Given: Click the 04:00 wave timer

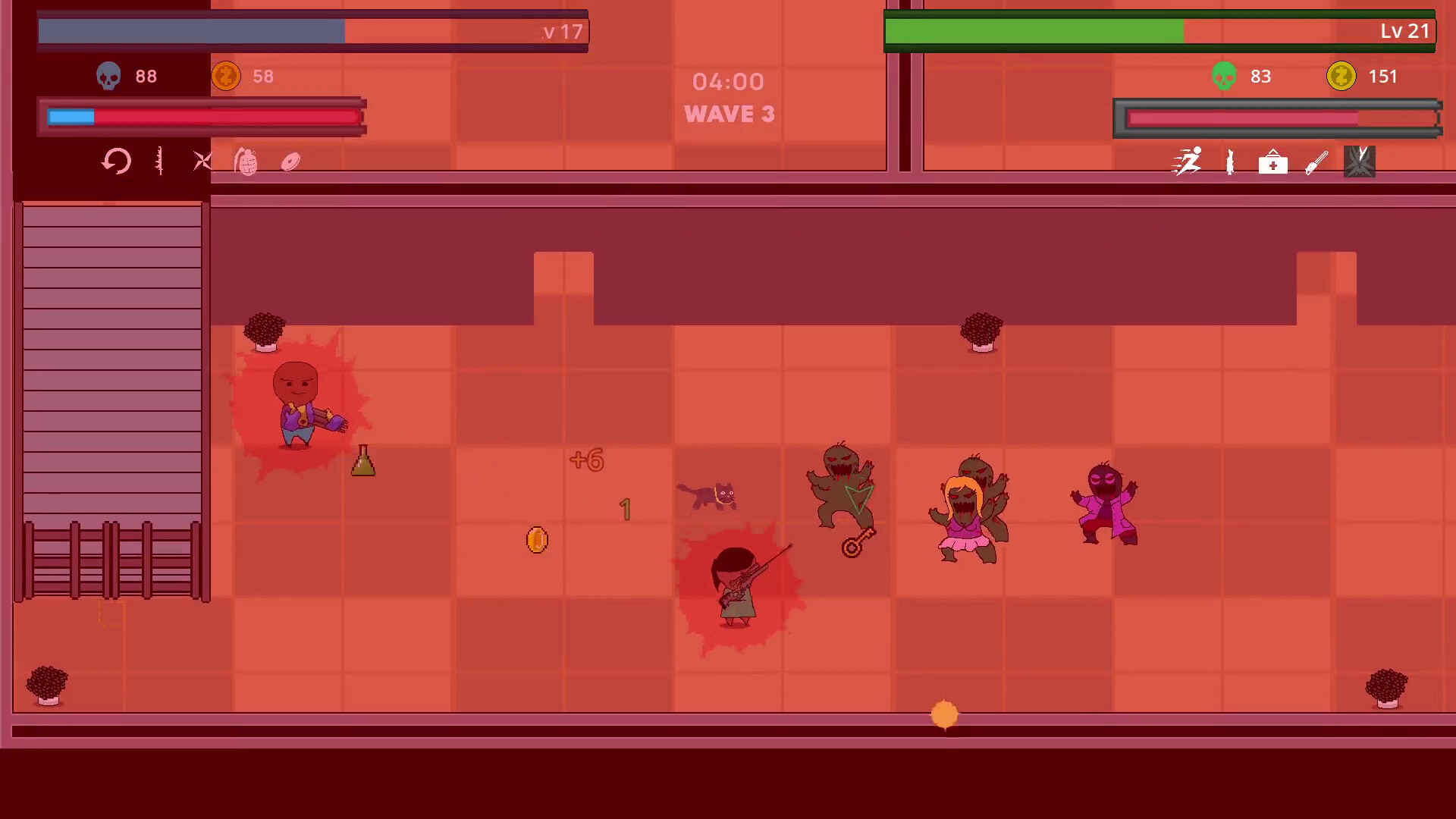Looking at the screenshot, I should click(730, 82).
